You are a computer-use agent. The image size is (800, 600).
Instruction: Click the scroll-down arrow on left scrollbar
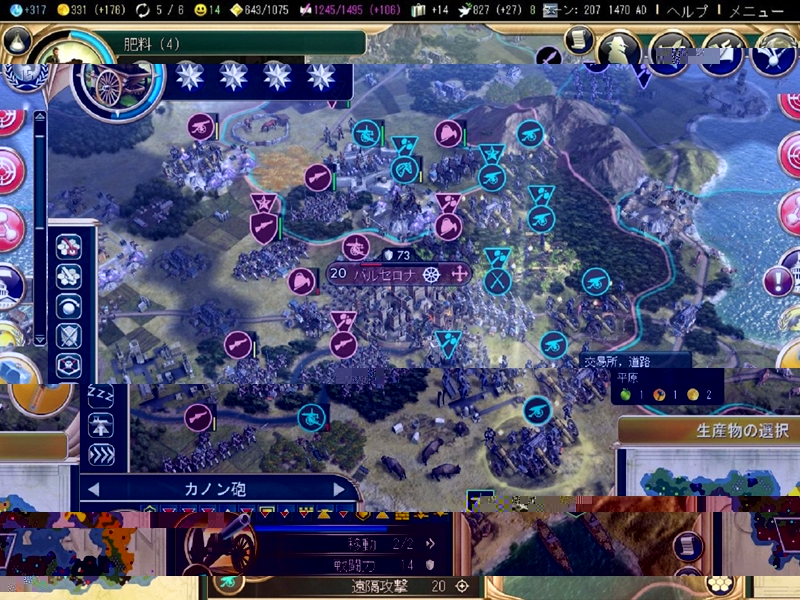coord(40,339)
